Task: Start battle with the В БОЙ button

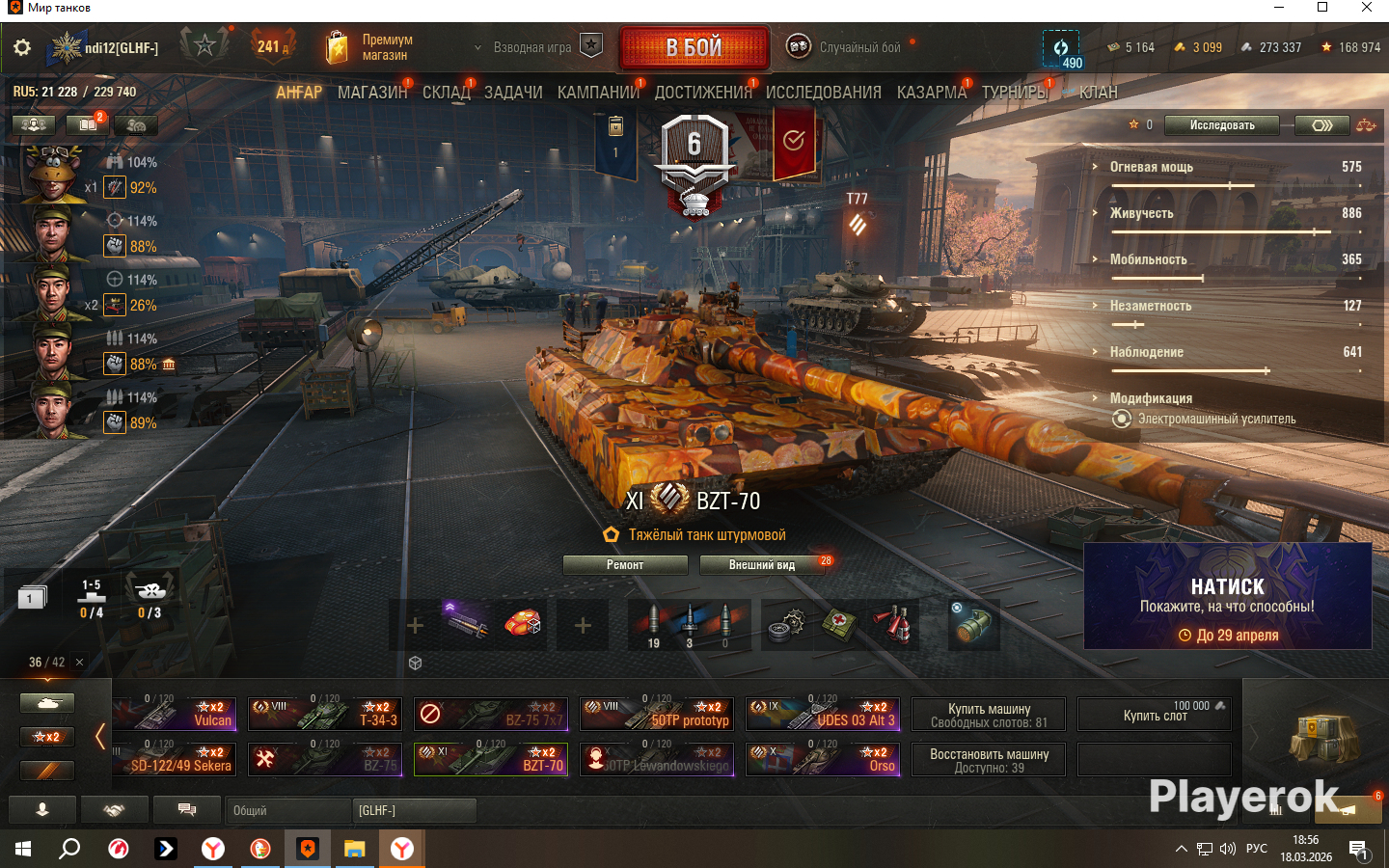Action: click(x=694, y=47)
